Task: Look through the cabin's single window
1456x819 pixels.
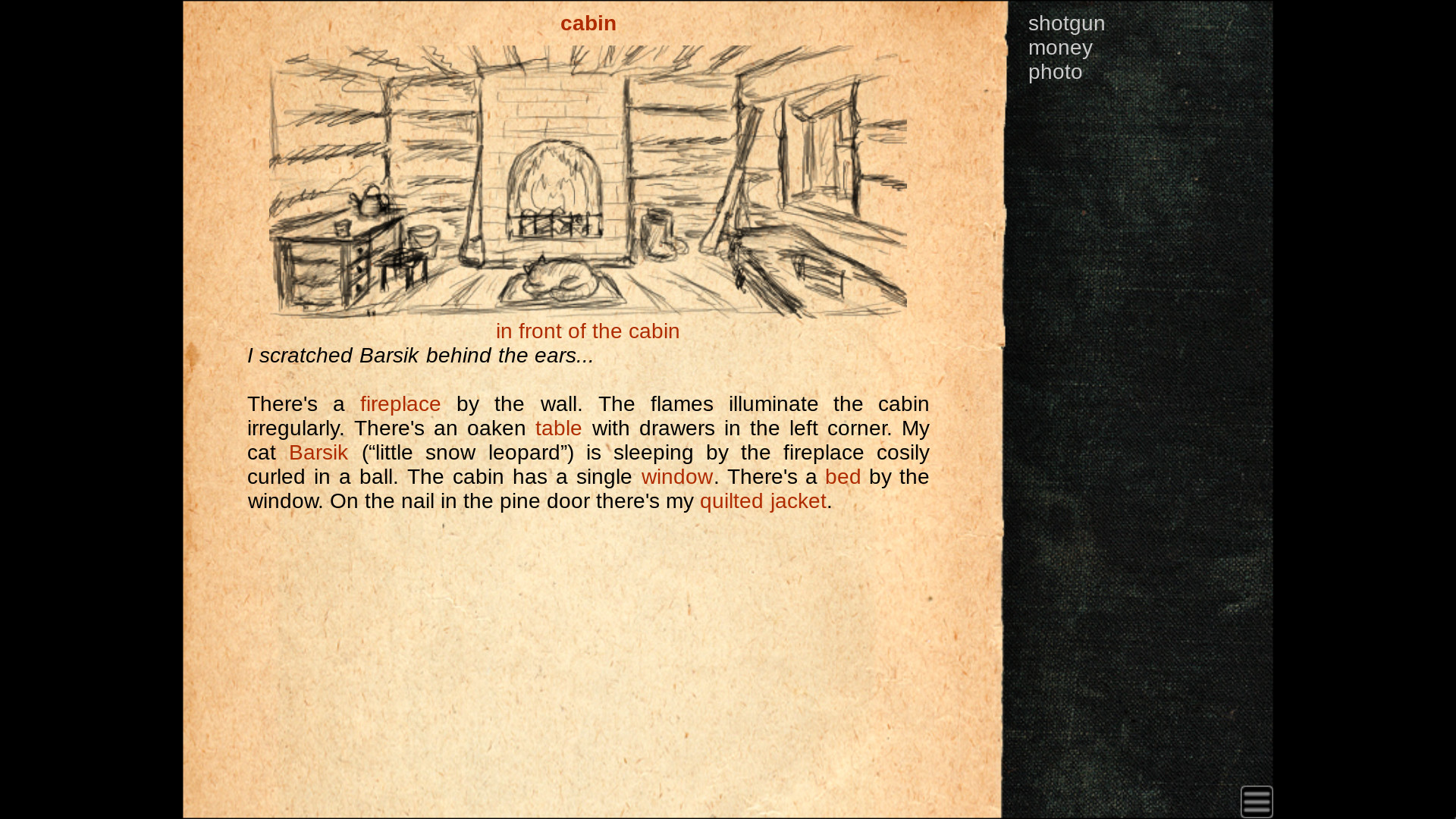Action: (676, 477)
